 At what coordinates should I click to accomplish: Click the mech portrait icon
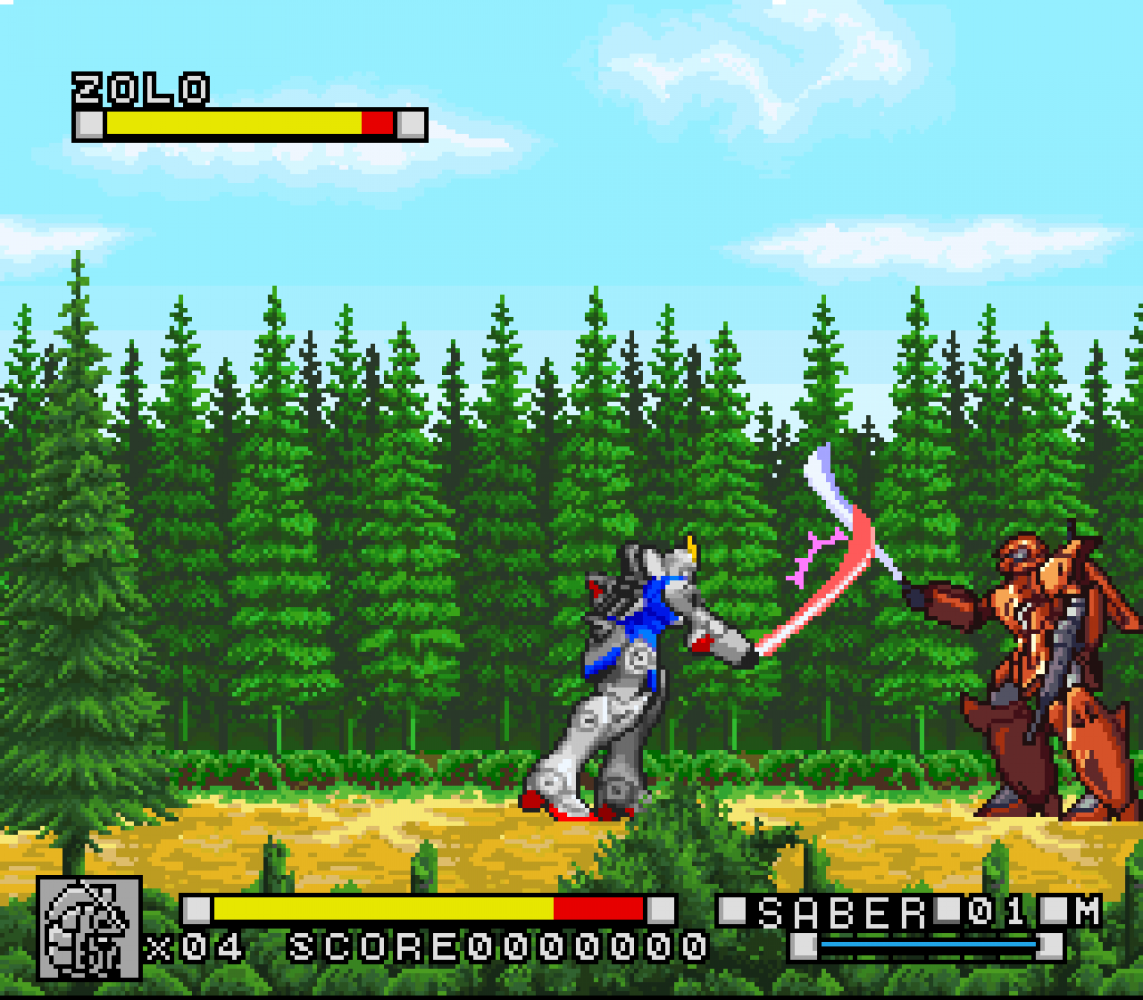(x=89, y=927)
